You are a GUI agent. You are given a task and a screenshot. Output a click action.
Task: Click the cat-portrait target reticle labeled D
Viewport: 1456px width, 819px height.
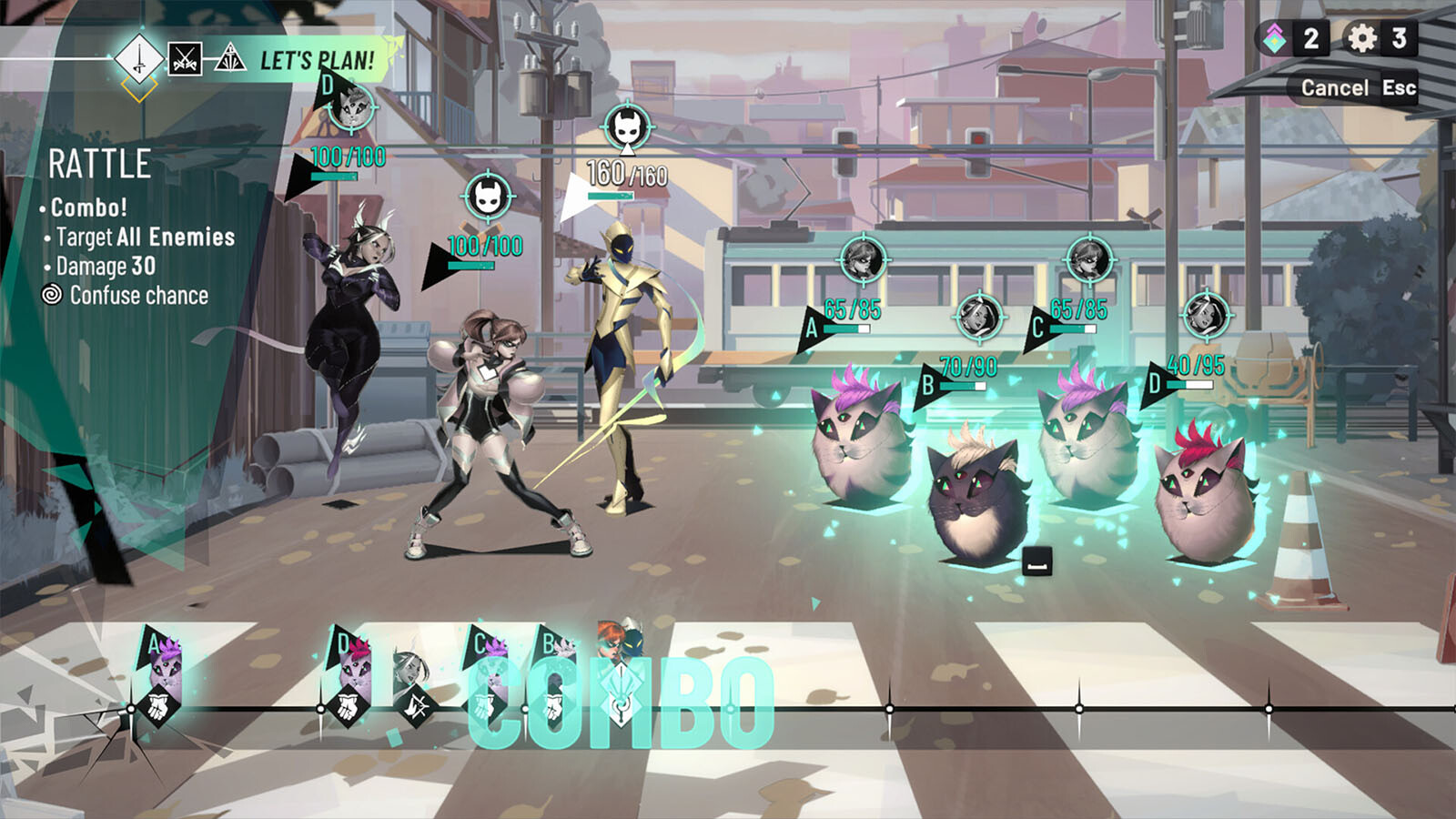click(354, 107)
